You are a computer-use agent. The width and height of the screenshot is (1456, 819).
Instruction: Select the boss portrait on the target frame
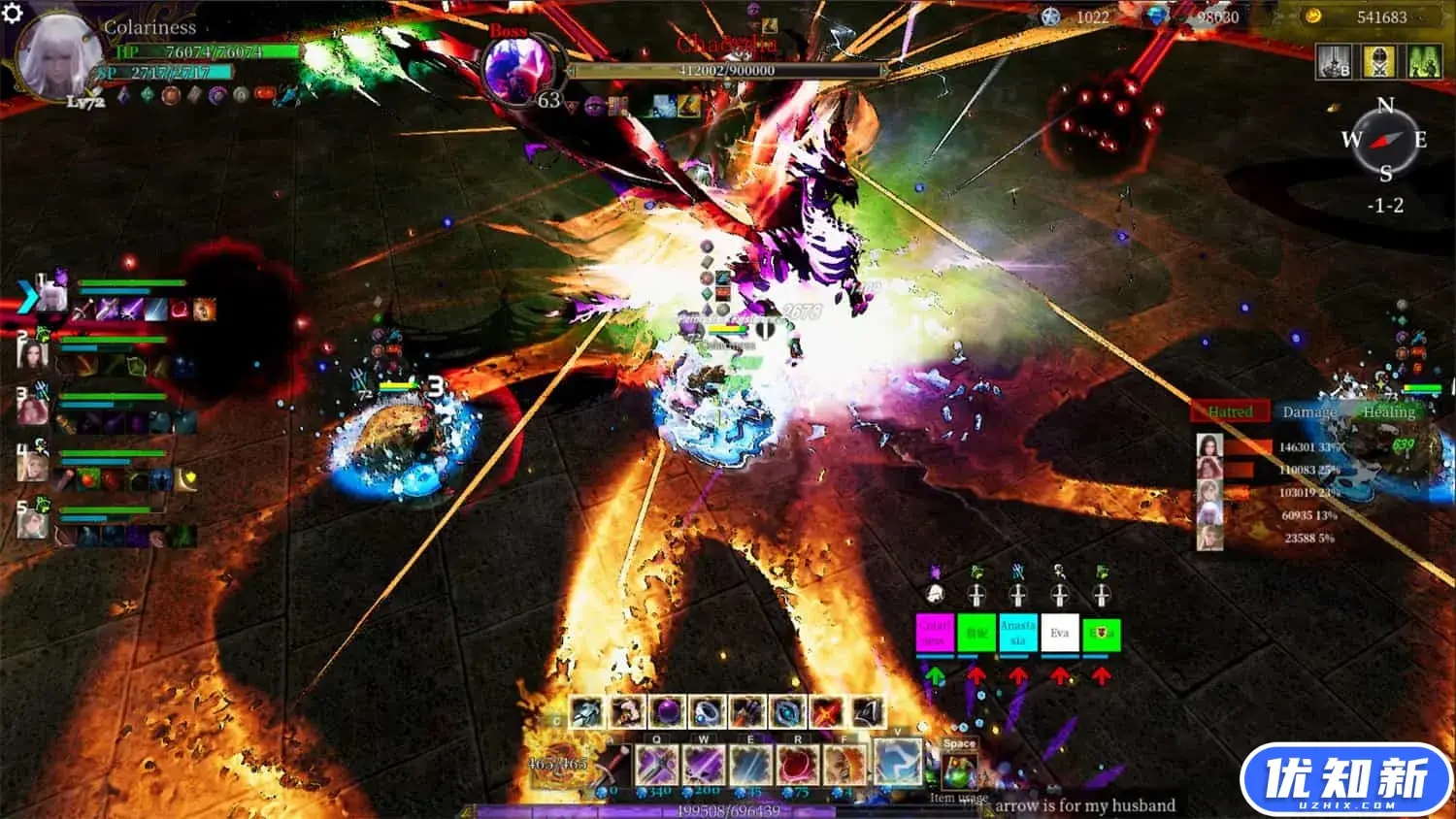point(520,70)
